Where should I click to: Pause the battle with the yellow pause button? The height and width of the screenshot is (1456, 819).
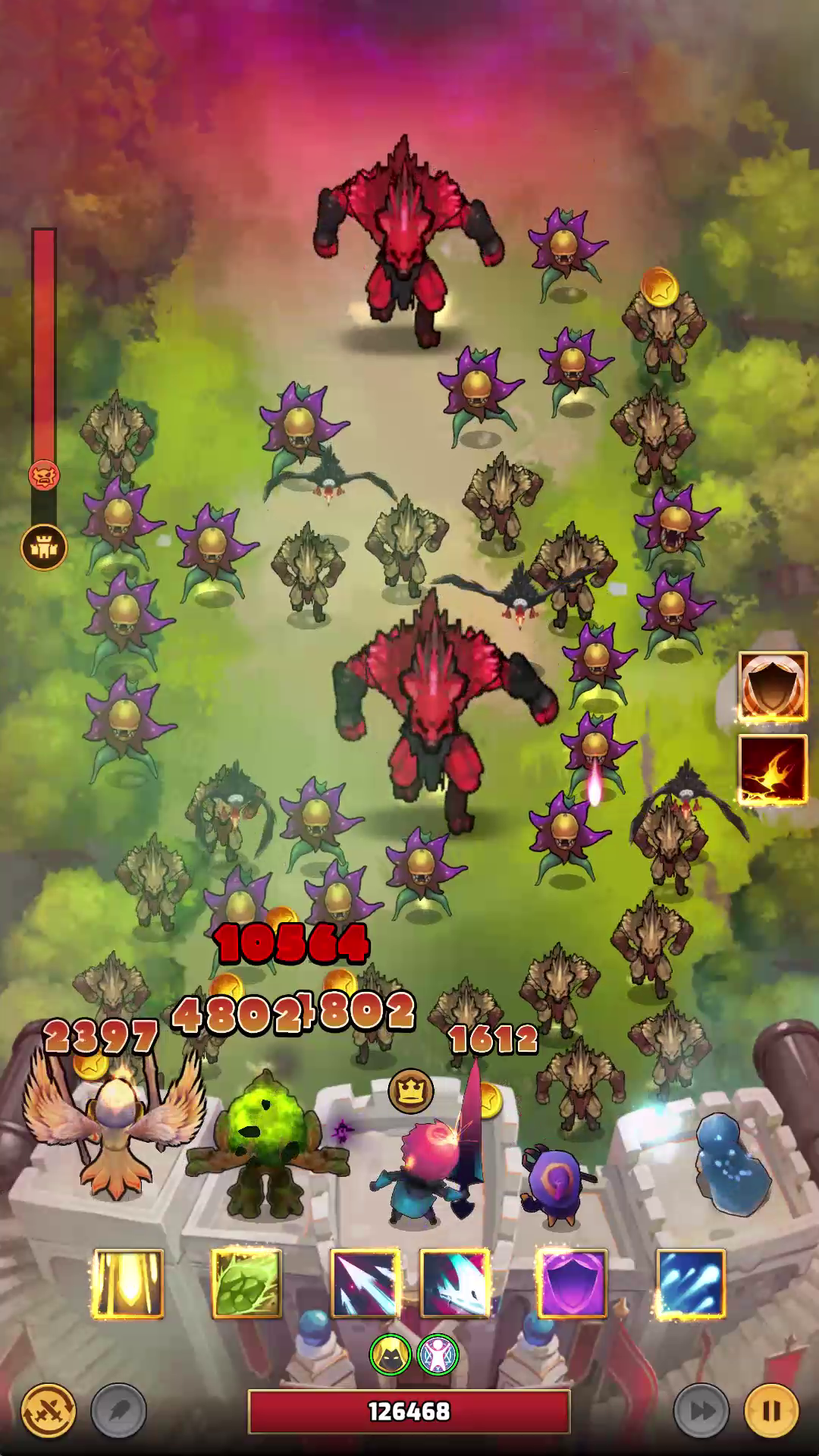[x=771, y=1411]
